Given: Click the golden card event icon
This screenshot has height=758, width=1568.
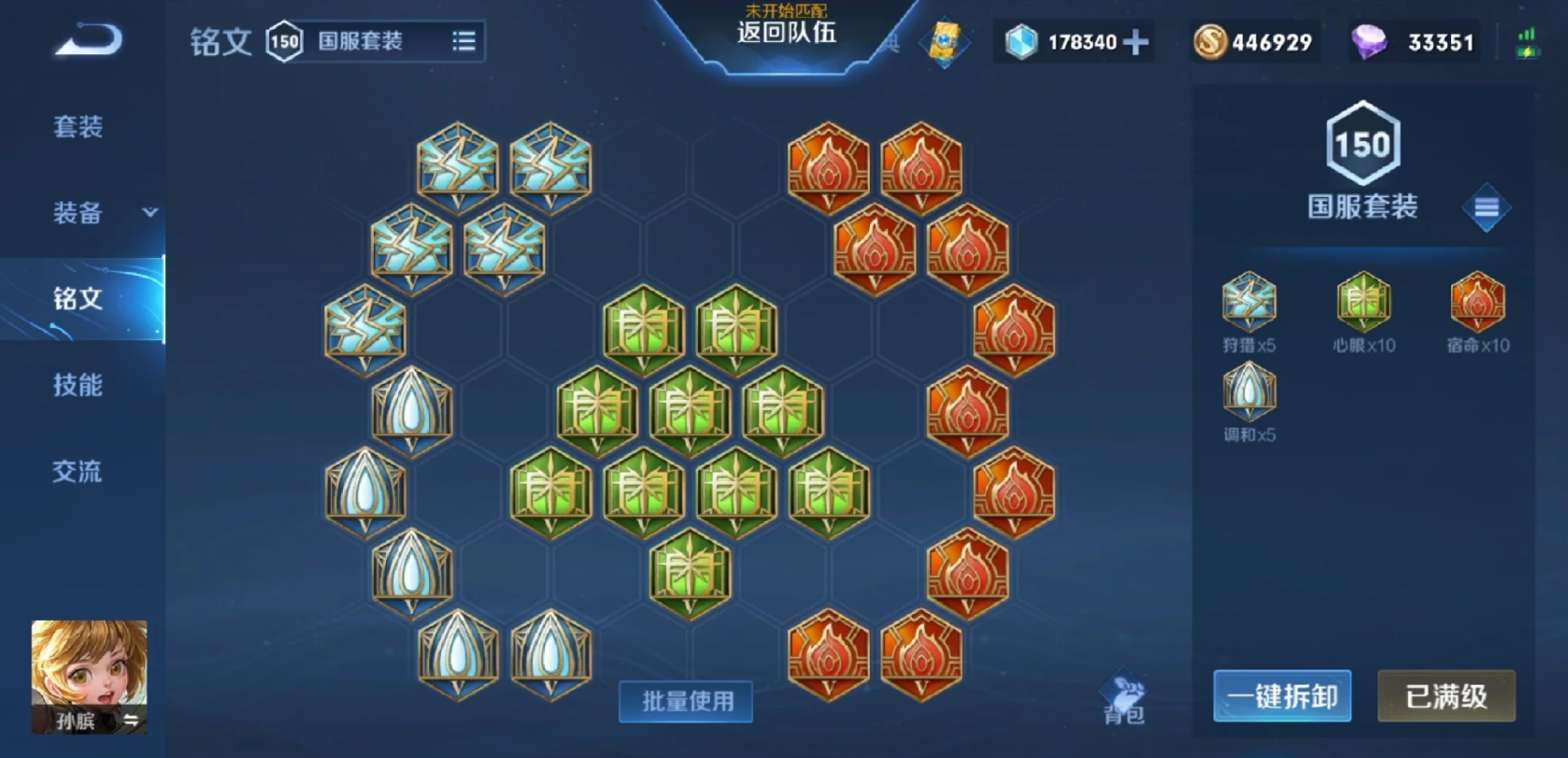Looking at the screenshot, I should coord(944,41).
